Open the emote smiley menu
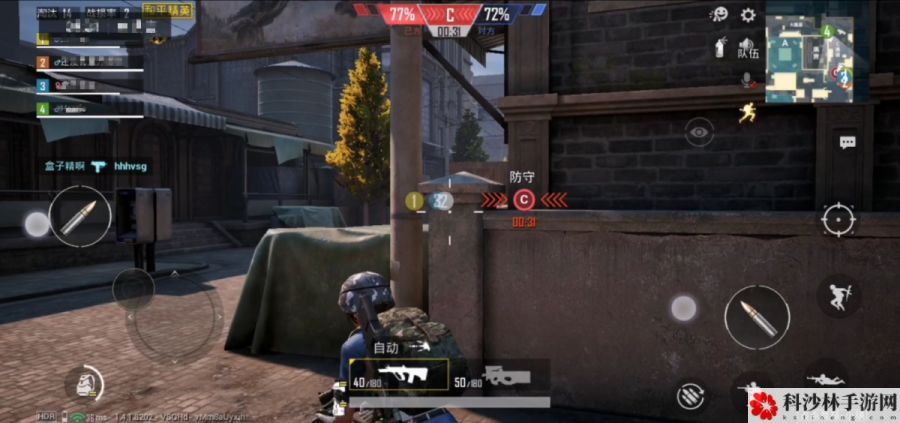This screenshot has height=423, width=900. pos(718,14)
